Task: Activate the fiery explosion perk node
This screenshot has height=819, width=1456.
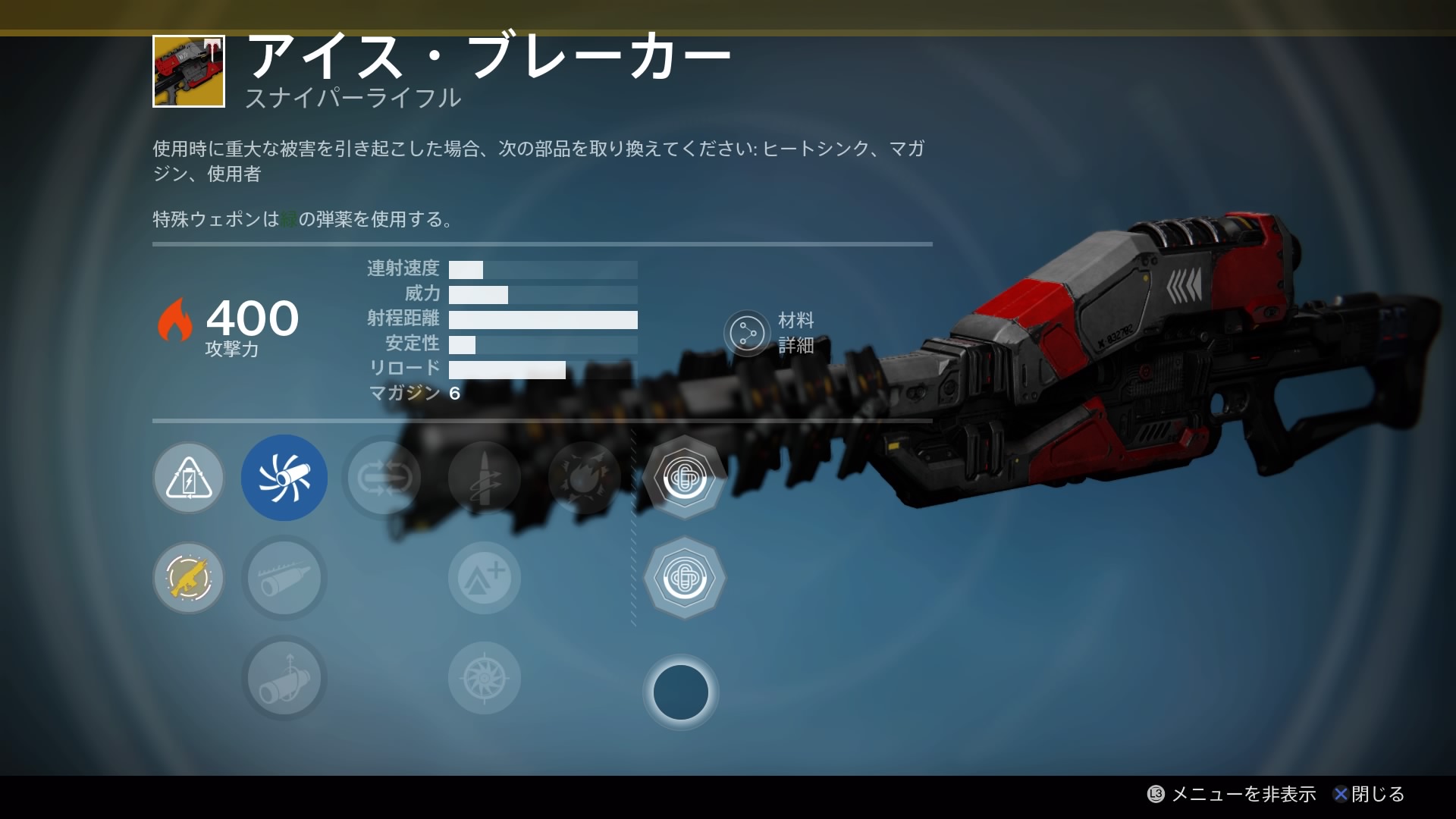Action: tap(584, 478)
